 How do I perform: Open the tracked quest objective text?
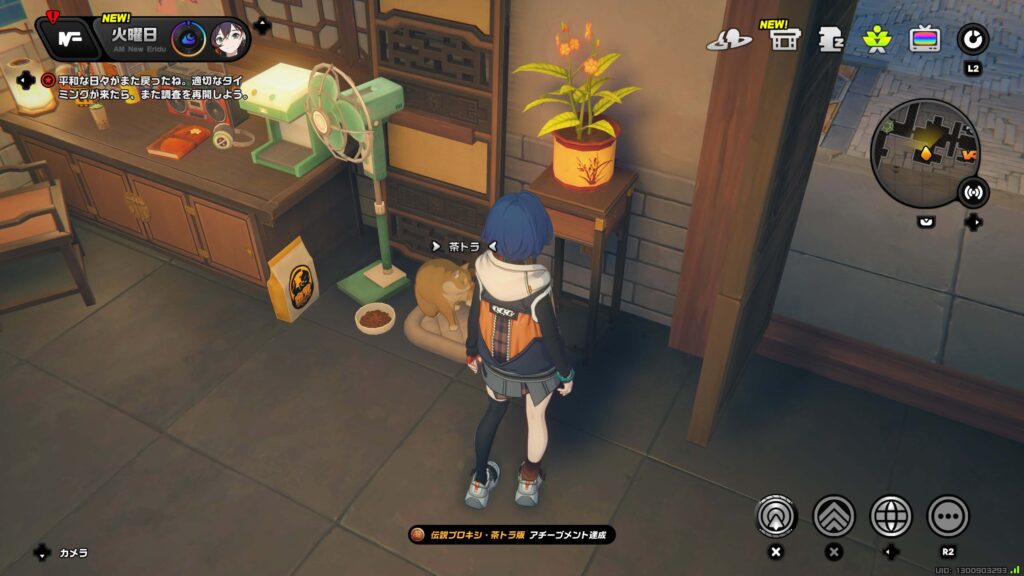click(x=146, y=87)
